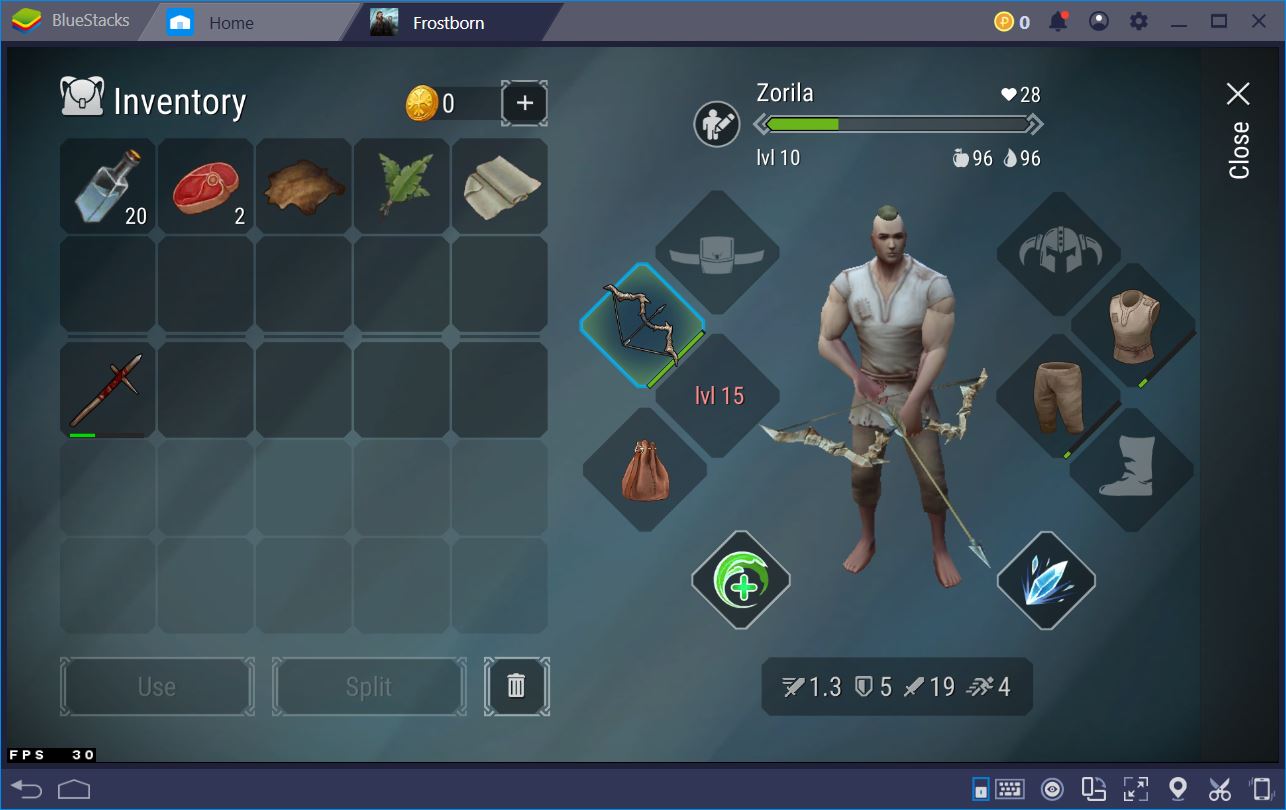
Task: Click the Split button
Action: coord(369,687)
